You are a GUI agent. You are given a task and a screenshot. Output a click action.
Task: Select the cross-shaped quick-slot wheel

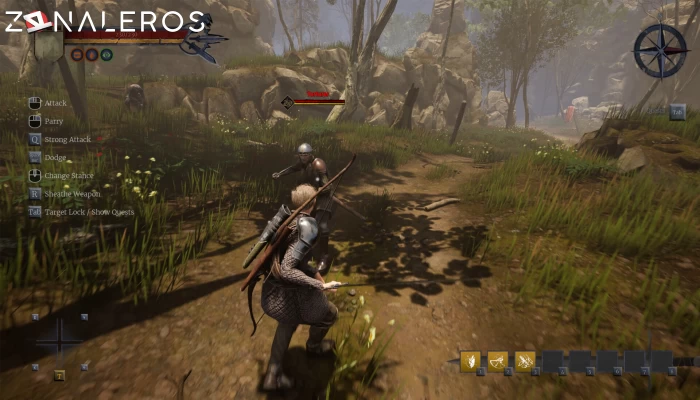click(x=60, y=335)
